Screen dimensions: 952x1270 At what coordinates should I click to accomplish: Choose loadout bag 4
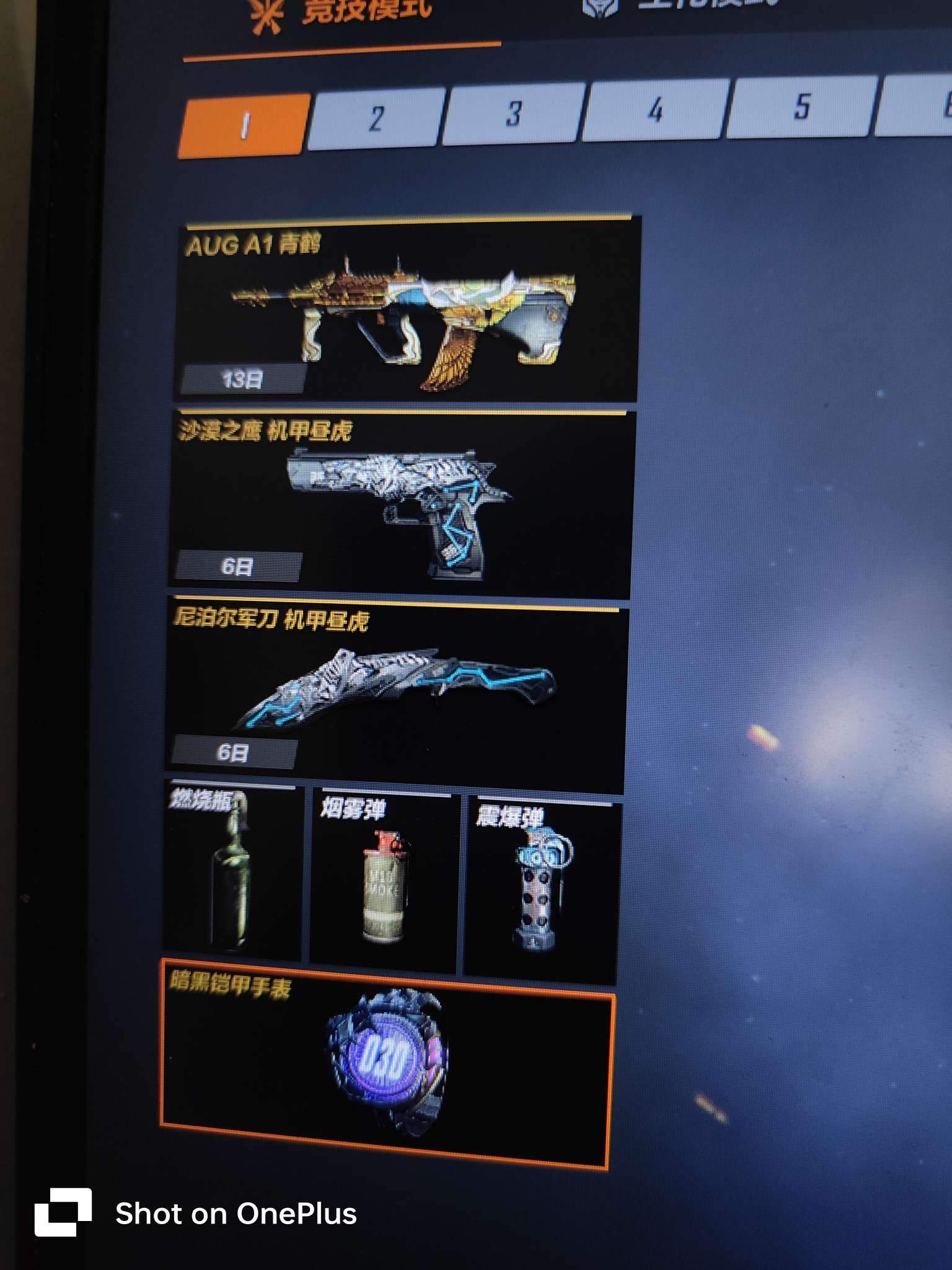(655, 109)
